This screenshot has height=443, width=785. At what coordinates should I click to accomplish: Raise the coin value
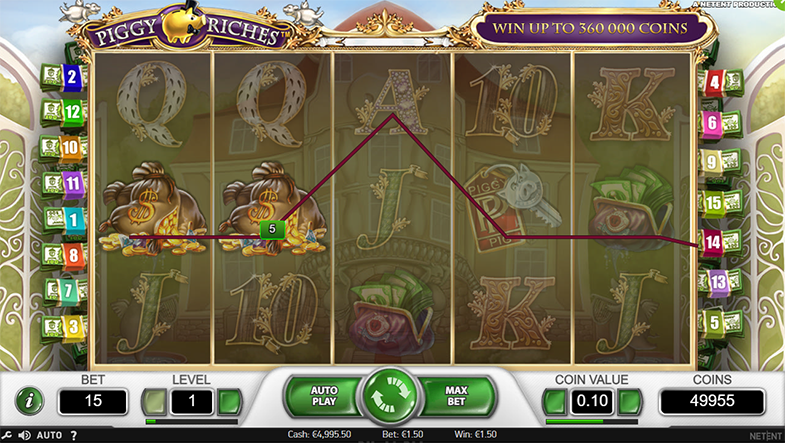click(630, 402)
